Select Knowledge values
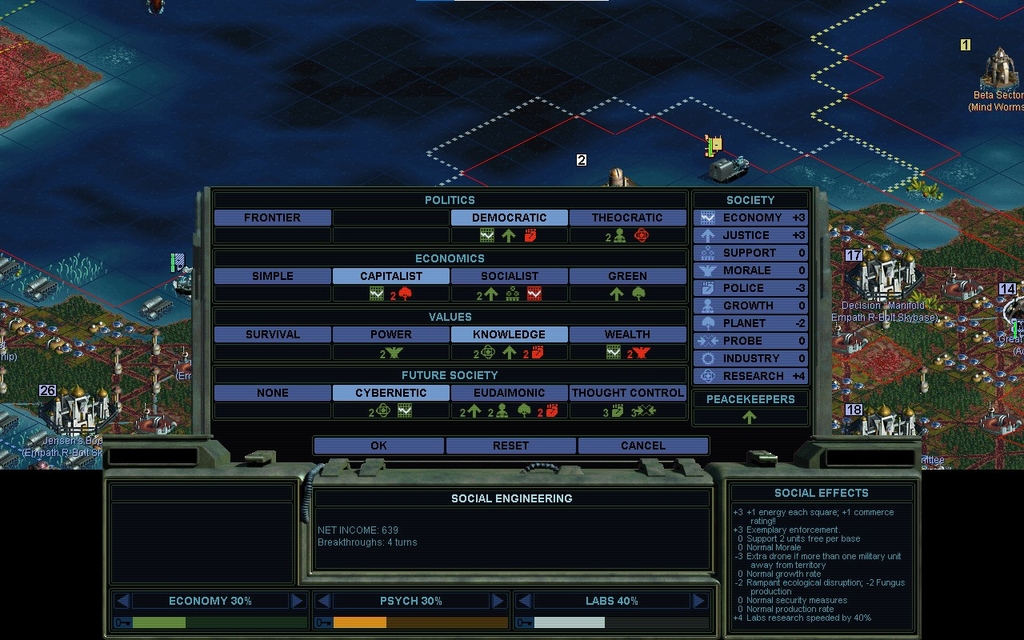 [509, 334]
